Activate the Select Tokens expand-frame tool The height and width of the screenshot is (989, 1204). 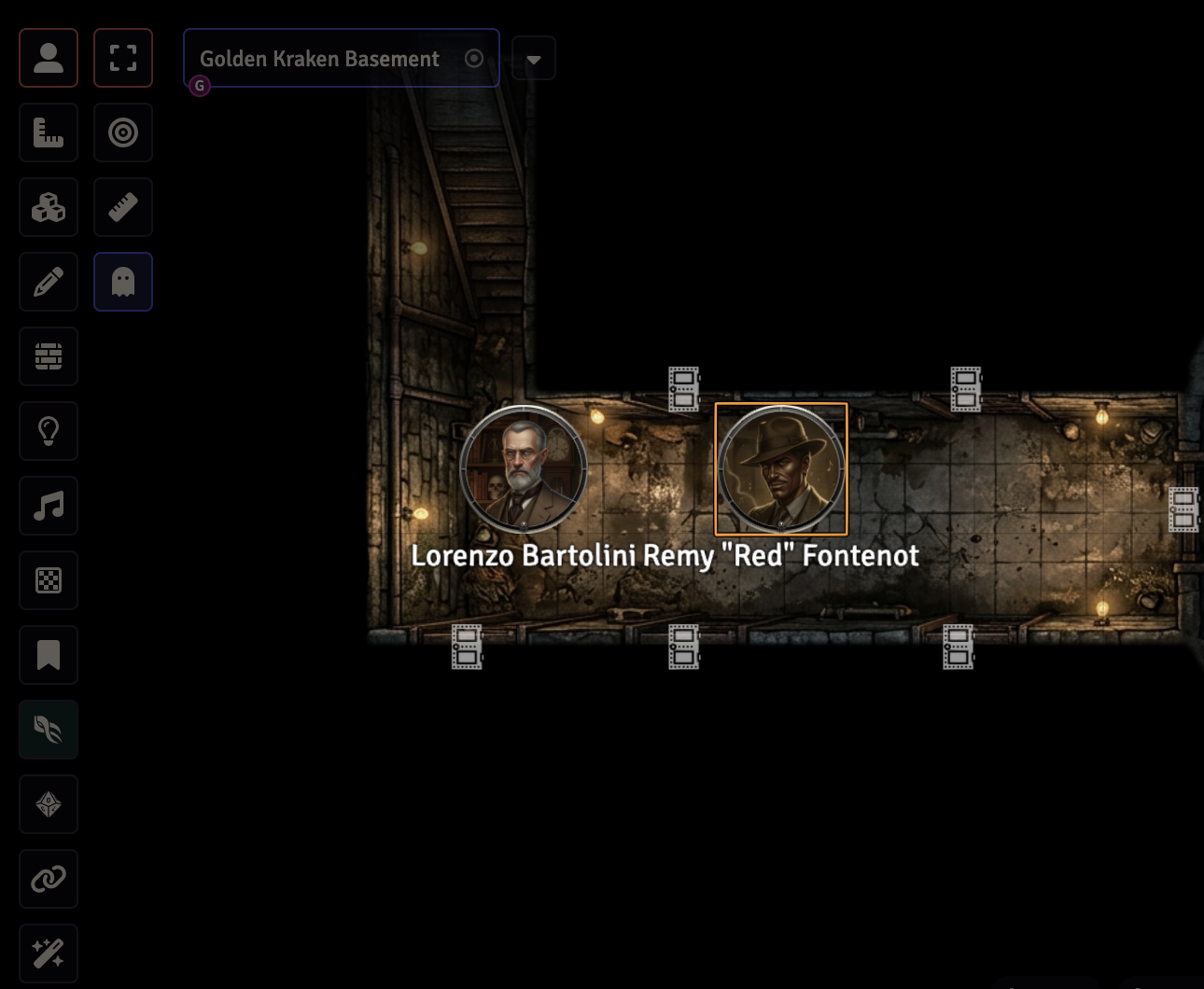coord(123,58)
